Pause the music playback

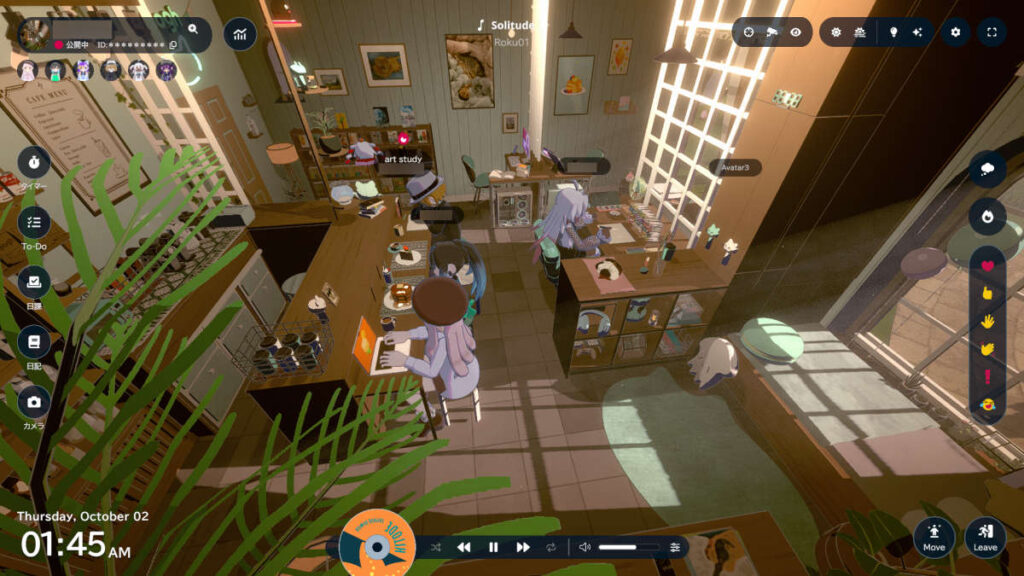click(493, 547)
